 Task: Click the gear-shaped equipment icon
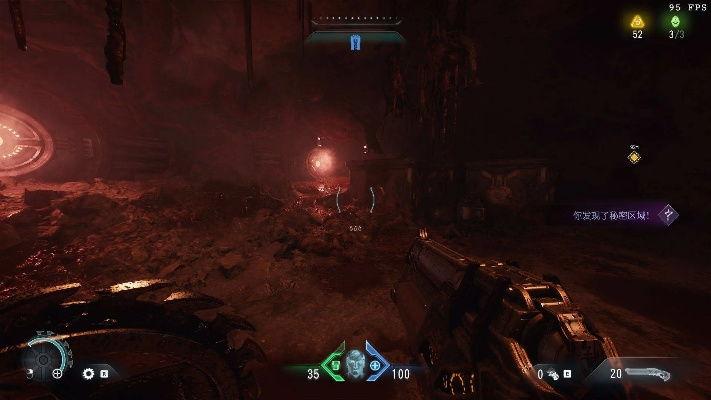click(88, 373)
